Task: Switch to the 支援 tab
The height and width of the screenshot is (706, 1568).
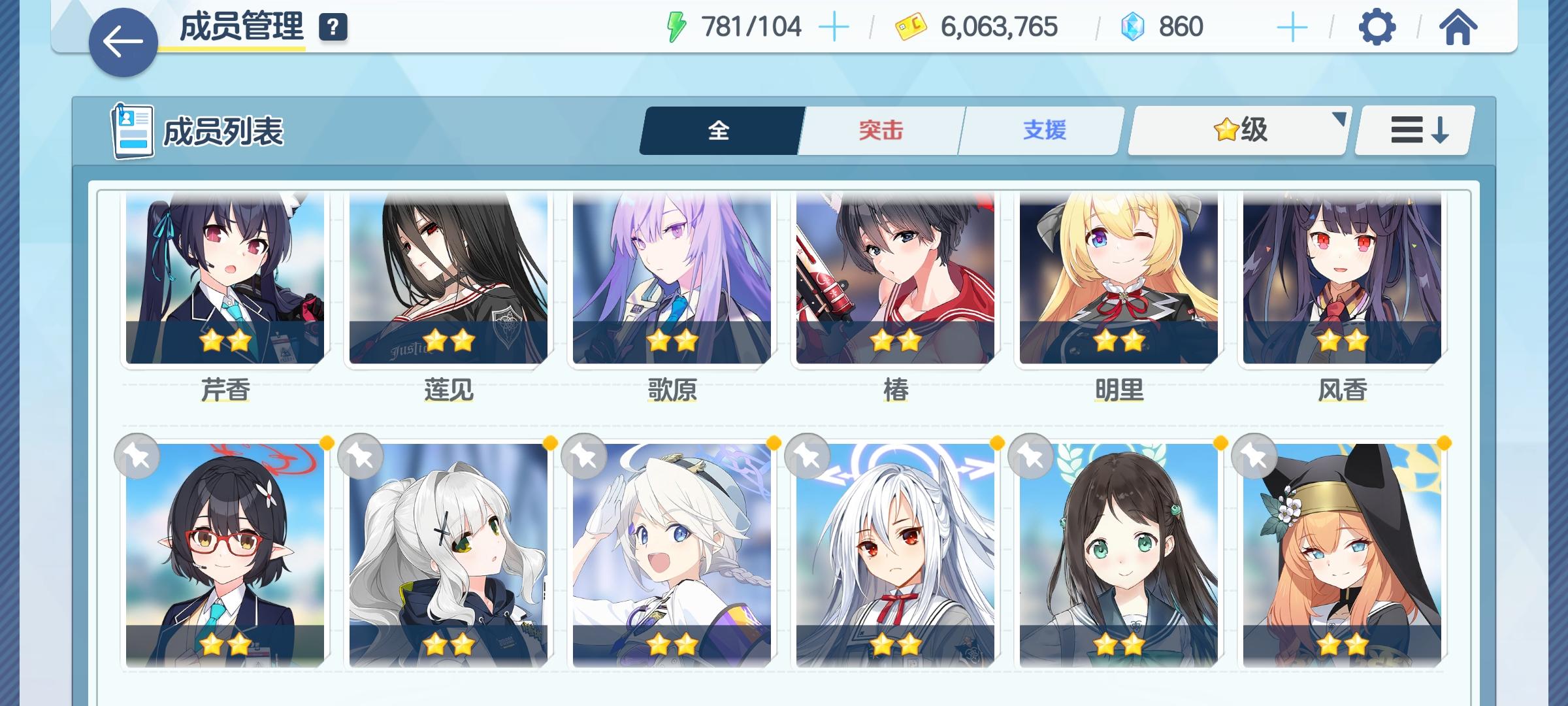Action: 1040,131
